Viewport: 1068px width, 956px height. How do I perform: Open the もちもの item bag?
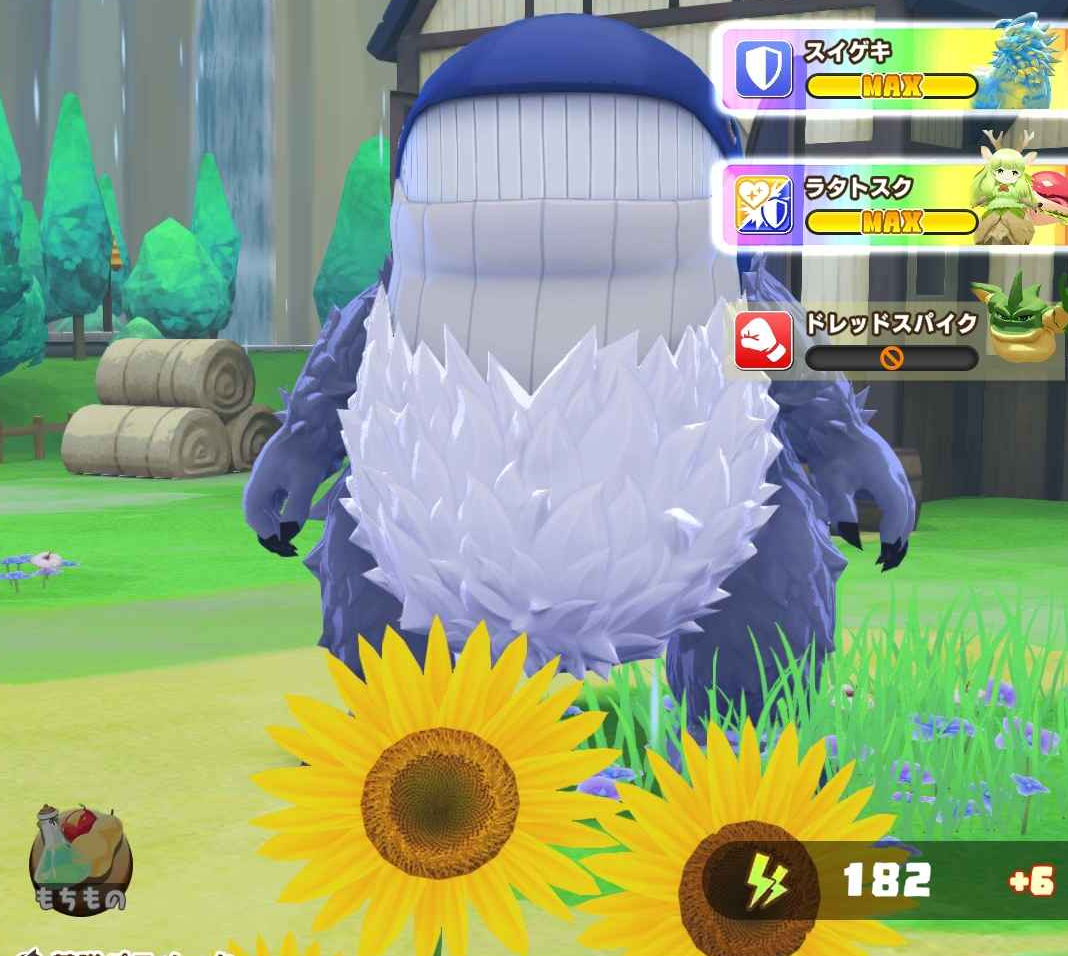(x=81, y=861)
